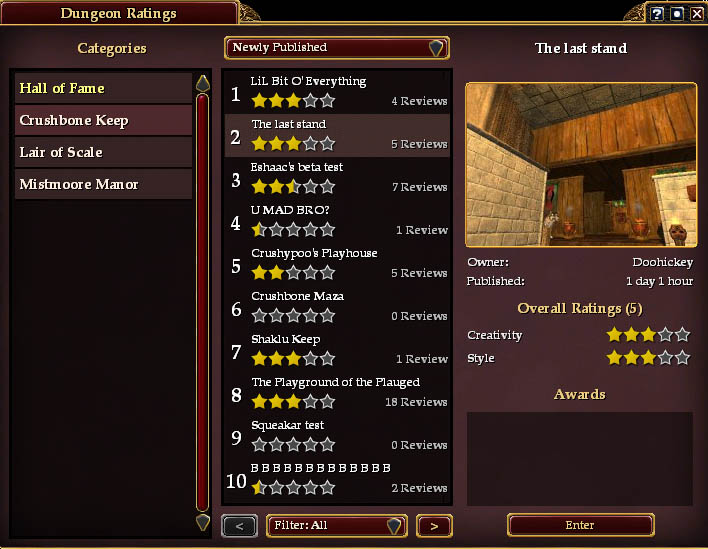Go to the previous page of dungeons

[239, 526]
